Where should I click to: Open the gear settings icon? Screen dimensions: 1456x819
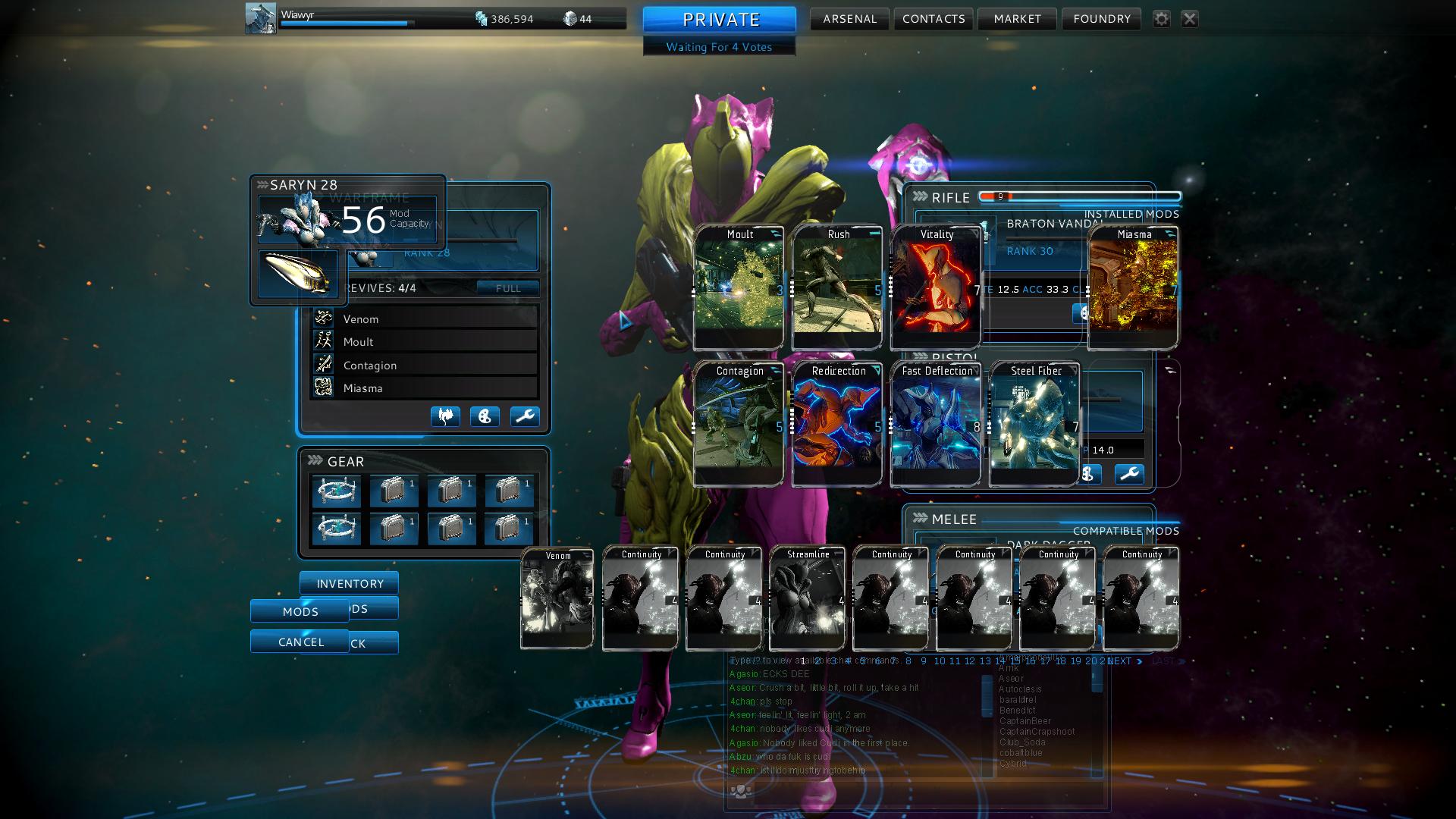[1161, 19]
